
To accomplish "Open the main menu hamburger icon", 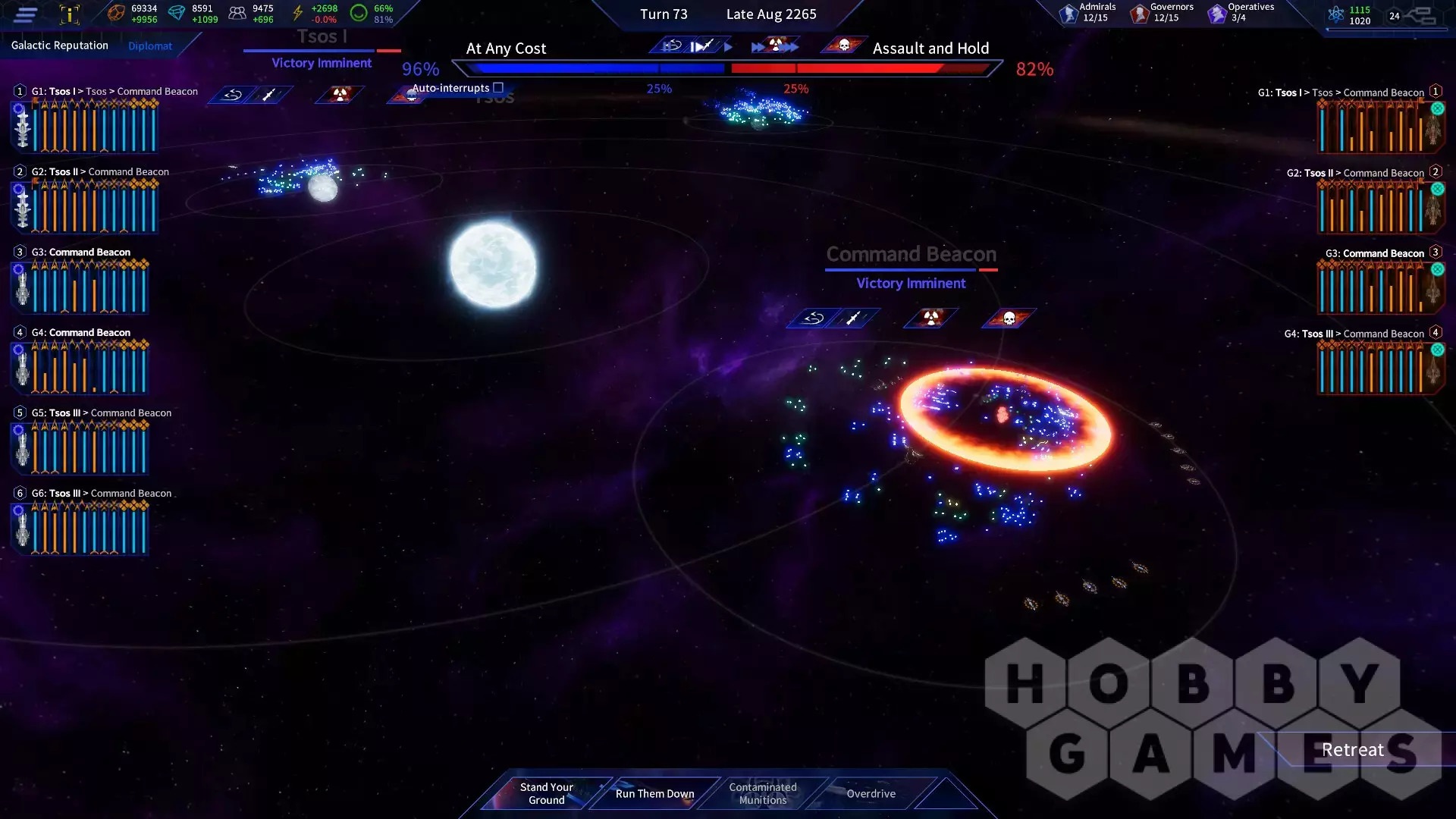I will 25,14.
